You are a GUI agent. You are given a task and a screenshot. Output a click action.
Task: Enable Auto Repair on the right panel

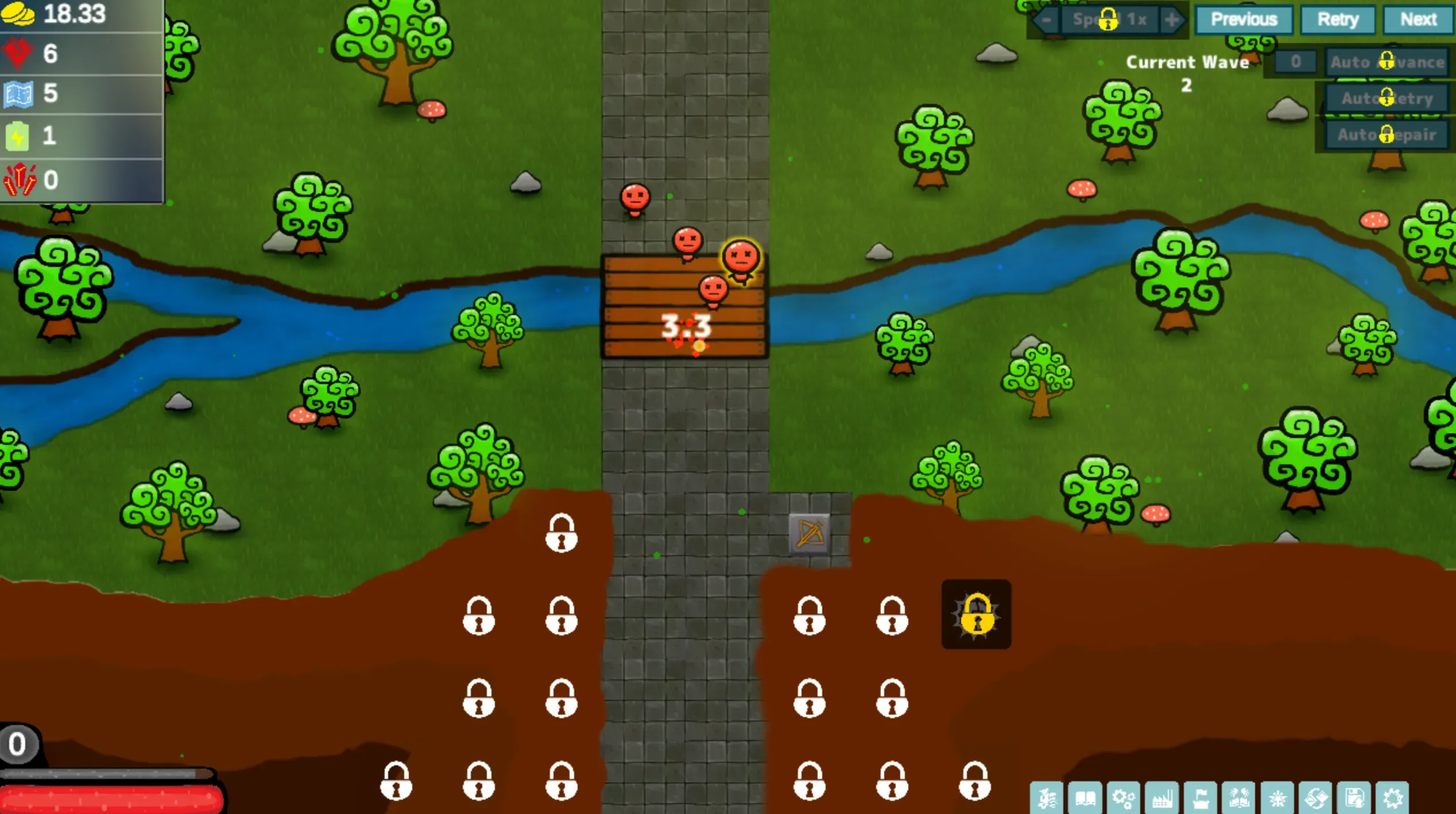click(1387, 135)
